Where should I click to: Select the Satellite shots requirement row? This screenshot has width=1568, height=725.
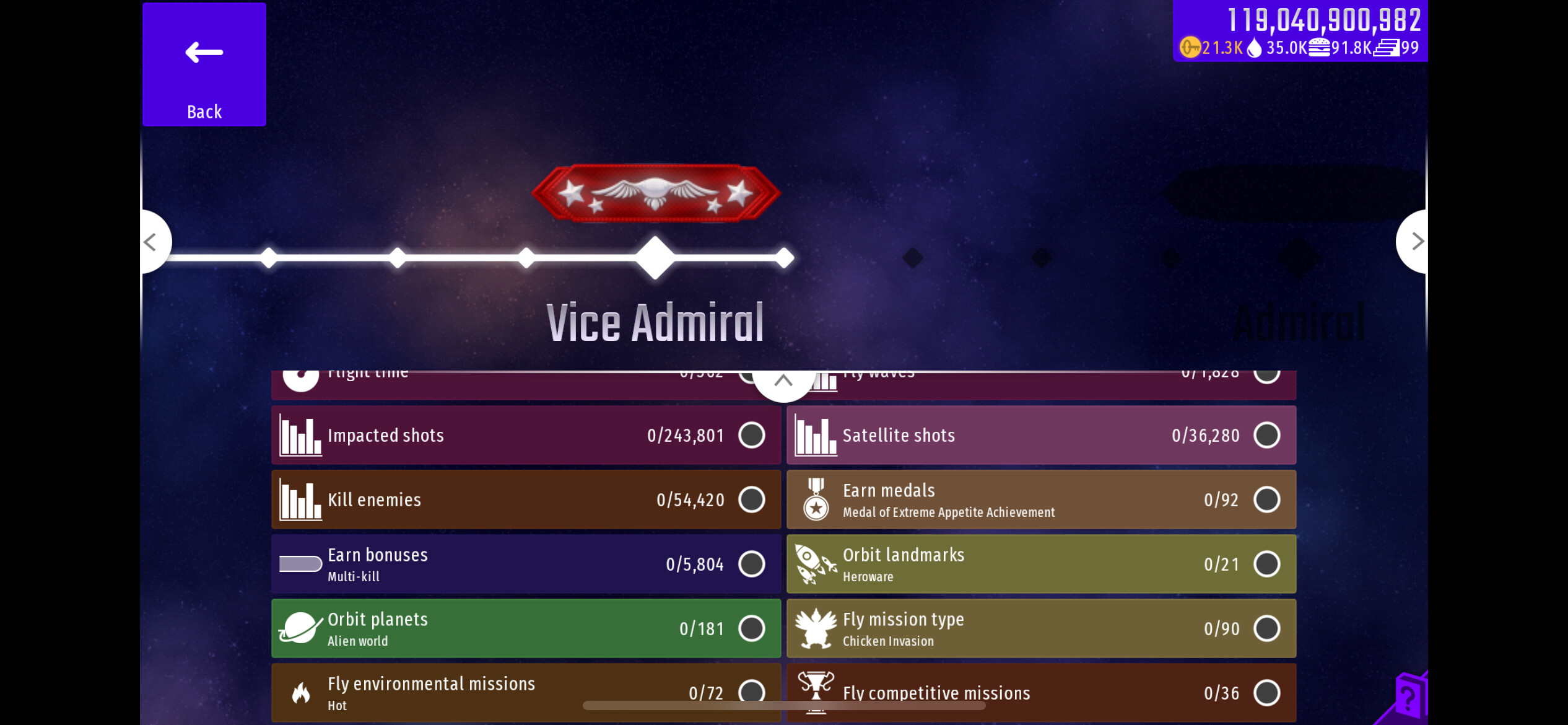coord(1040,435)
